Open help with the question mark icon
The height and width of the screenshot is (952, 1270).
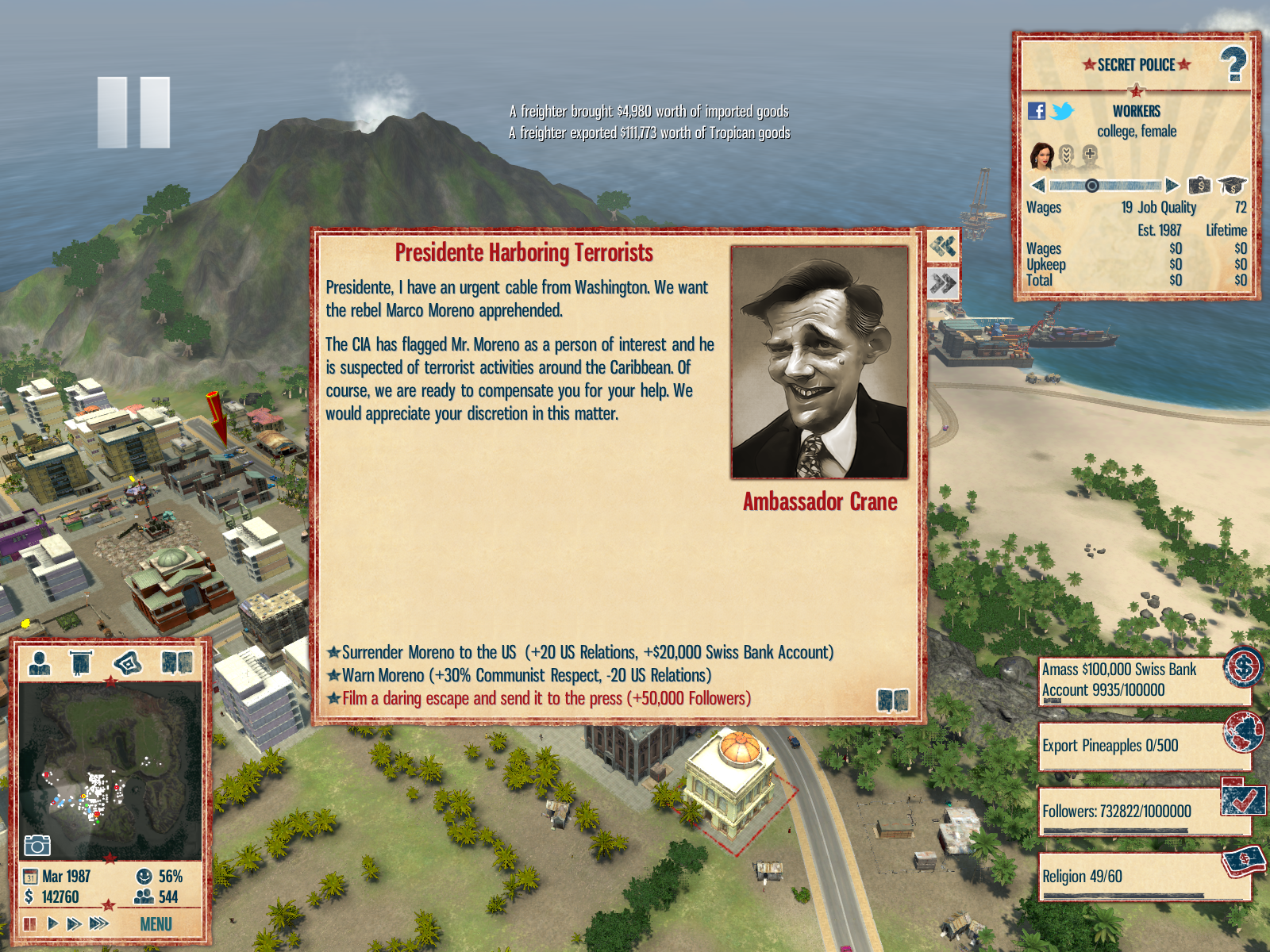pyautogui.click(x=1233, y=64)
